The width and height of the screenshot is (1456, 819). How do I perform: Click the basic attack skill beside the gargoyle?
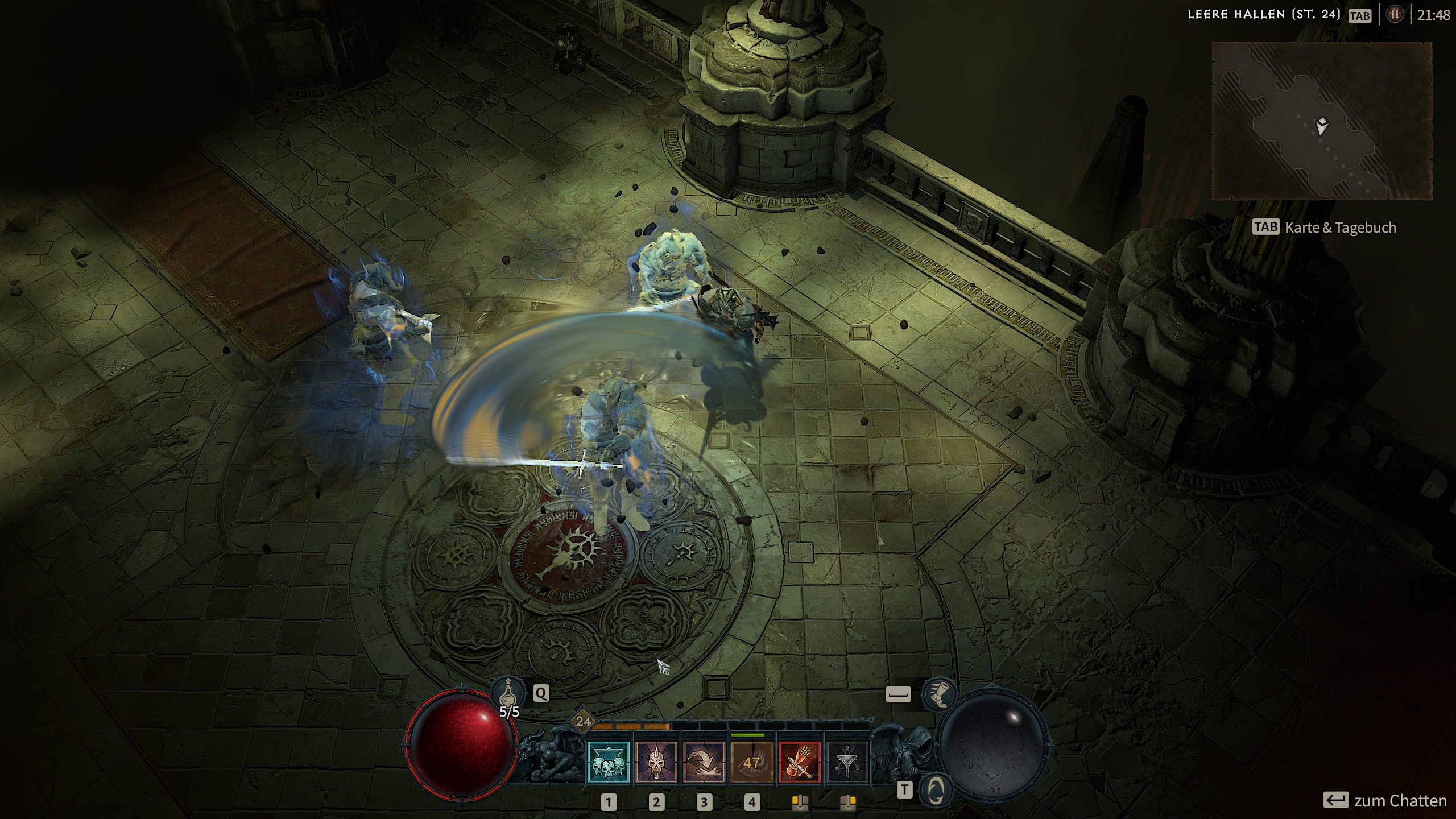(847, 762)
